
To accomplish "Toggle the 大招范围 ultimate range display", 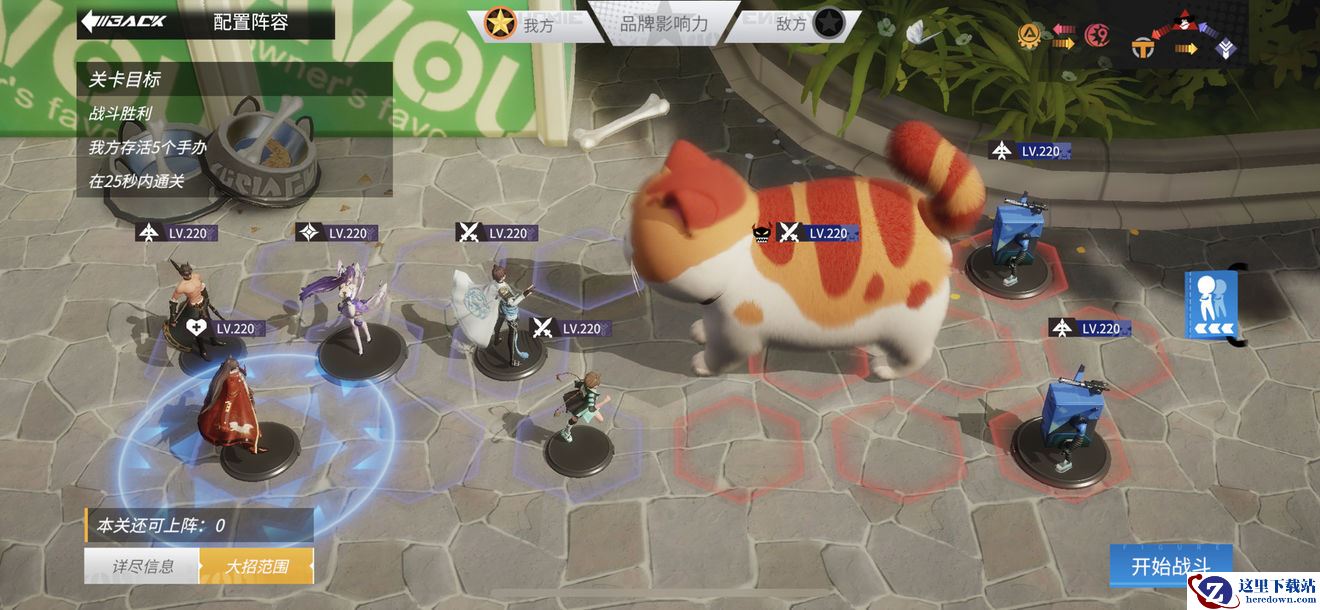I will click(256, 566).
